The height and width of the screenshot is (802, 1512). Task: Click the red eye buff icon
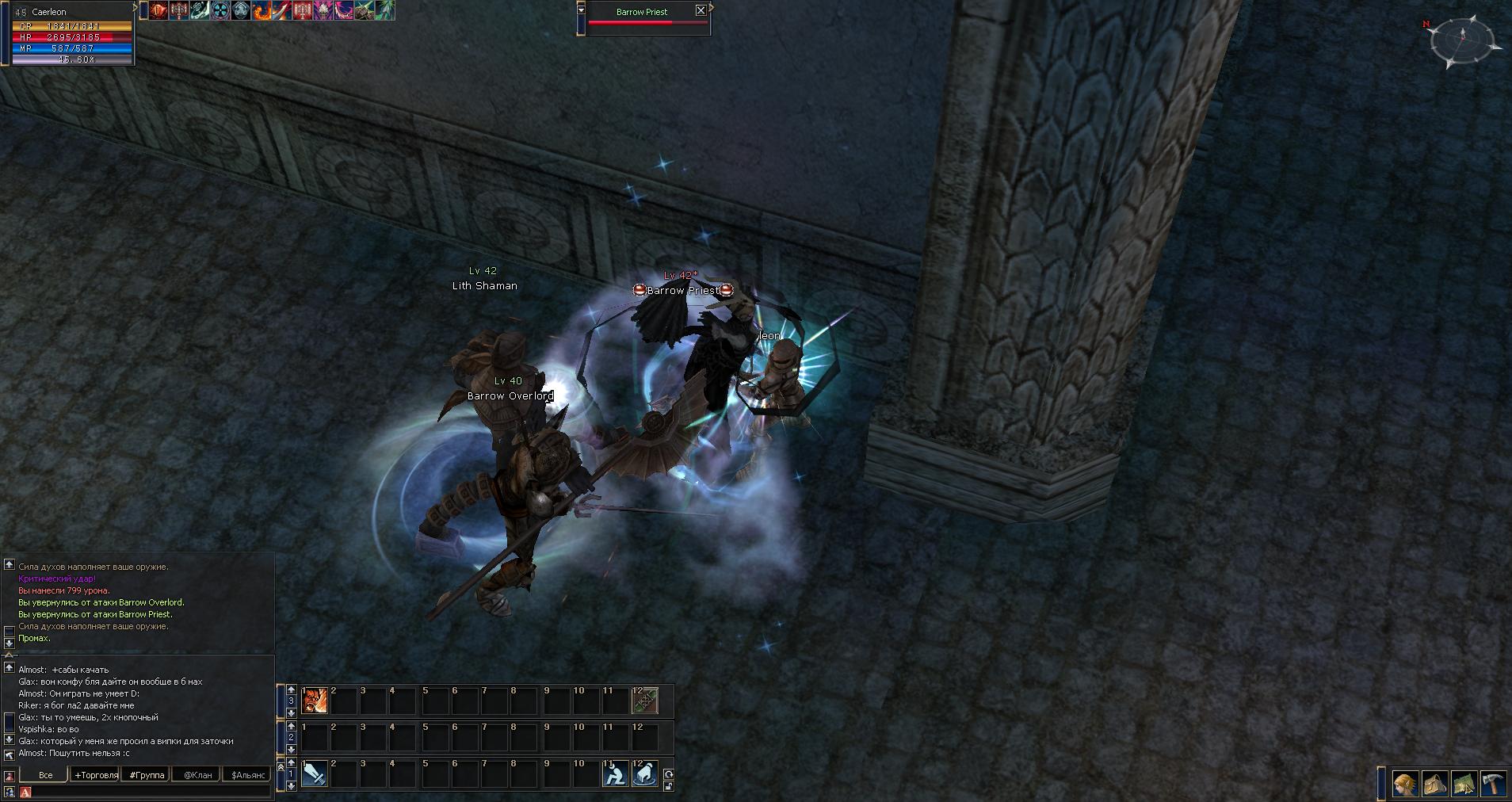tap(158, 10)
